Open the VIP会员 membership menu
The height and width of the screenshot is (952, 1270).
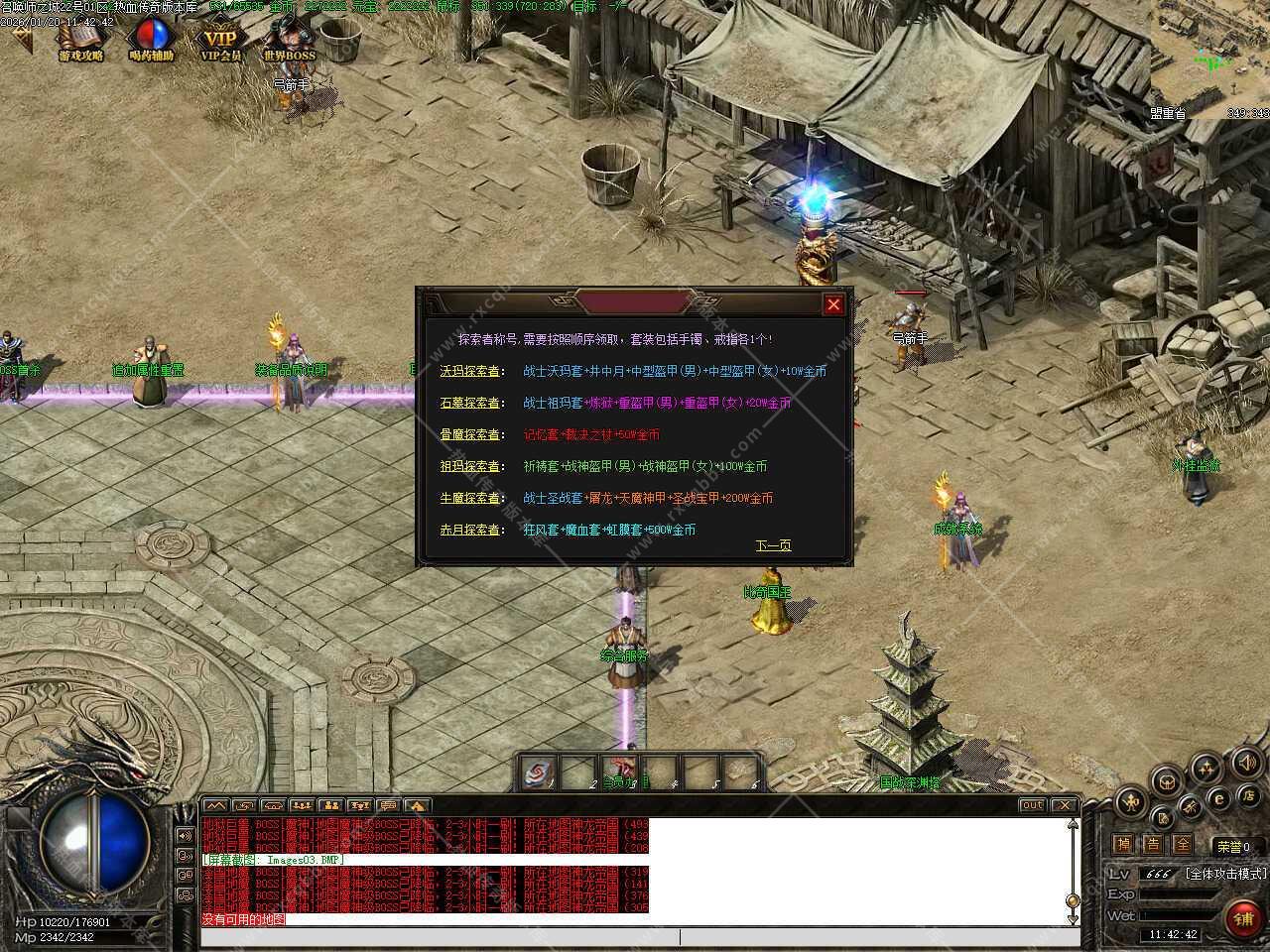click(221, 42)
